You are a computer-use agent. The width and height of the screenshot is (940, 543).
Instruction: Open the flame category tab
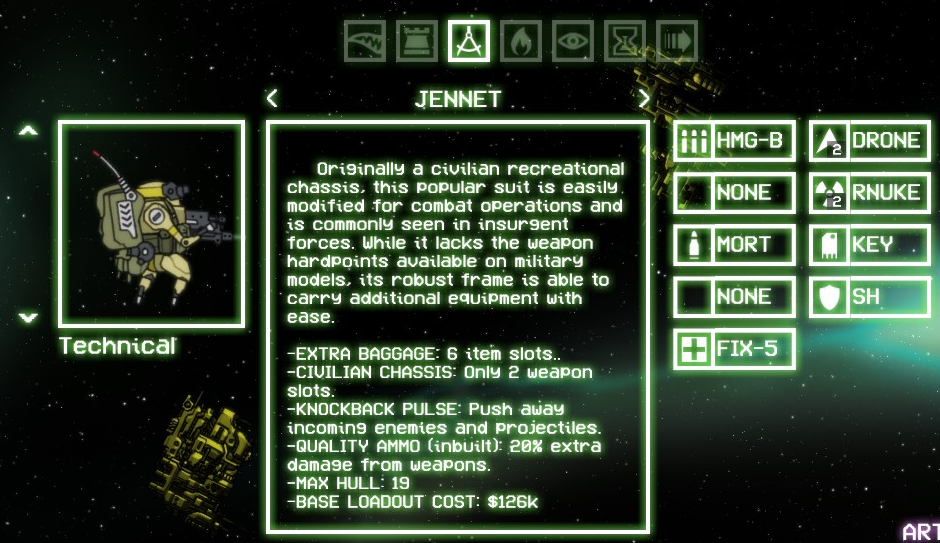click(x=521, y=41)
